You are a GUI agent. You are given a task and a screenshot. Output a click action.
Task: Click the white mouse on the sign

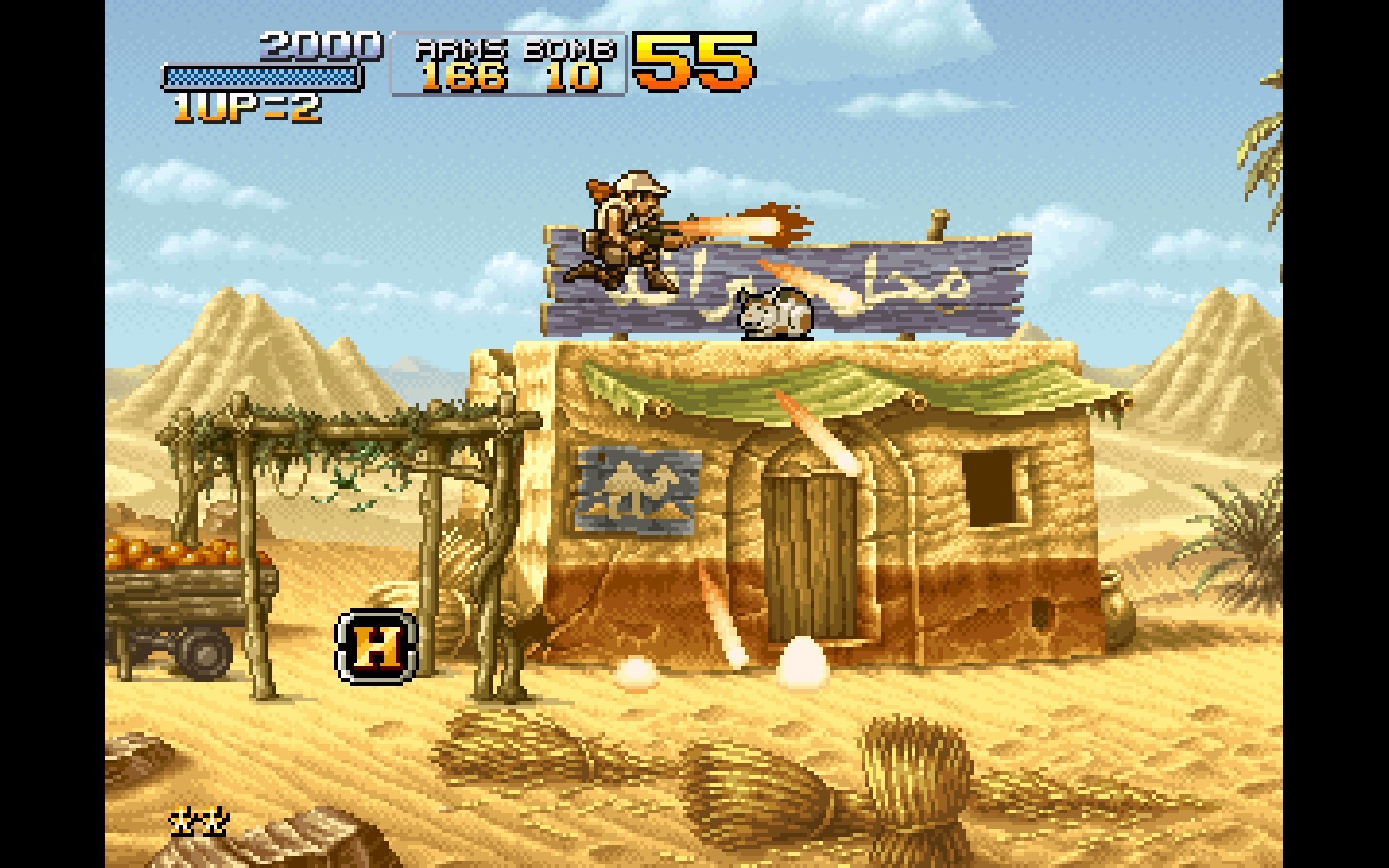pos(773,312)
